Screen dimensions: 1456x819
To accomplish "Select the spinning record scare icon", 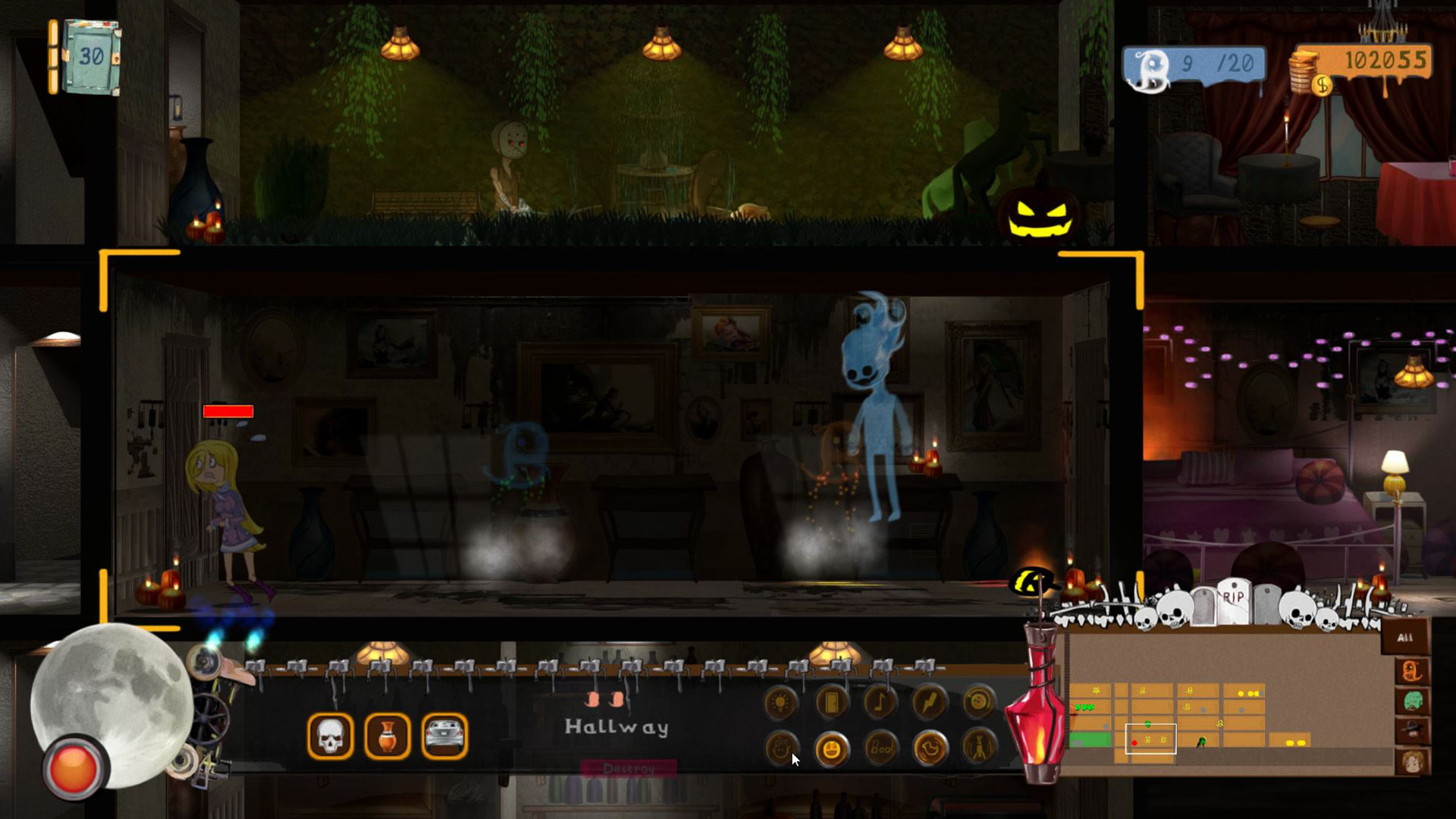I will coord(977,702).
